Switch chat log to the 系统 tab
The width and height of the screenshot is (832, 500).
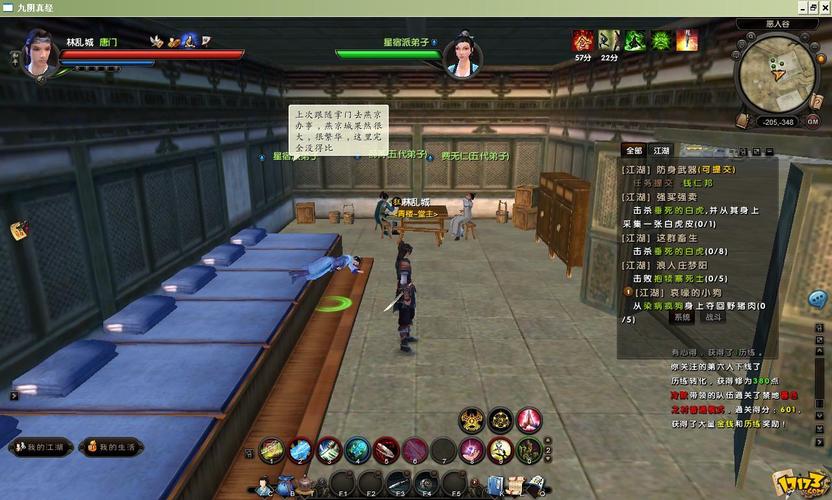point(683,317)
